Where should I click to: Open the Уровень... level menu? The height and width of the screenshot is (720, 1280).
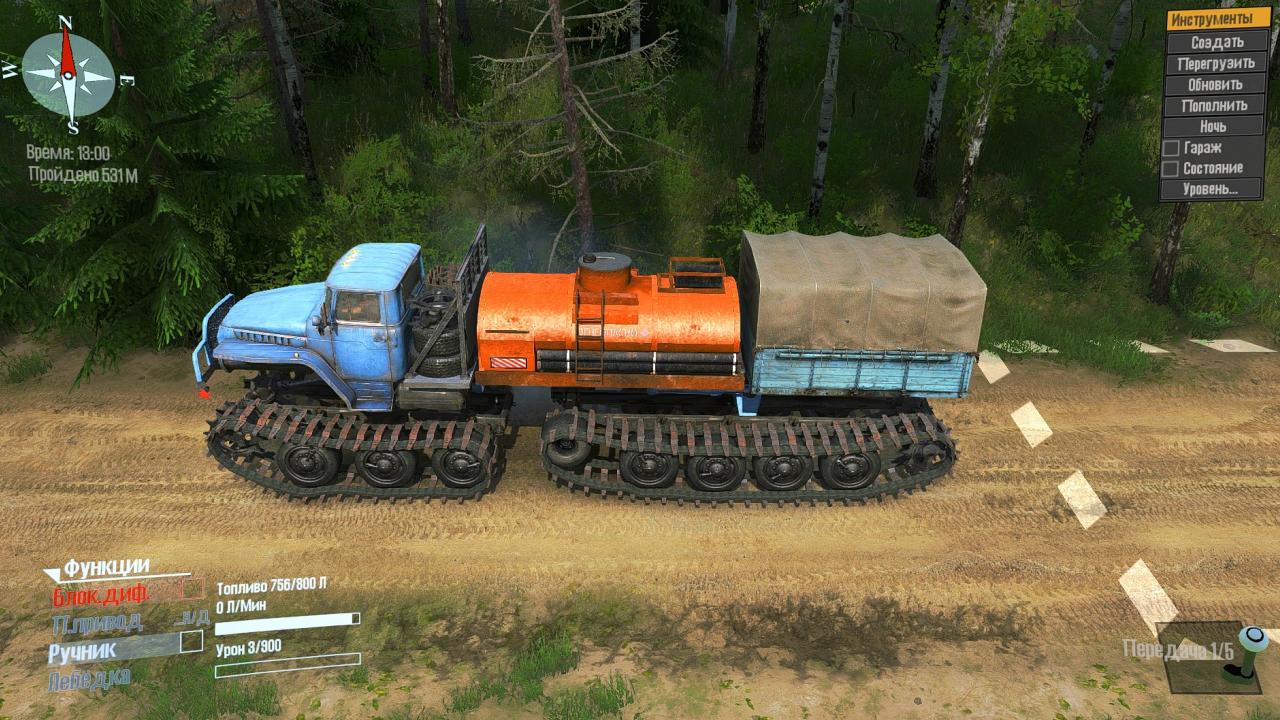click(x=1216, y=189)
